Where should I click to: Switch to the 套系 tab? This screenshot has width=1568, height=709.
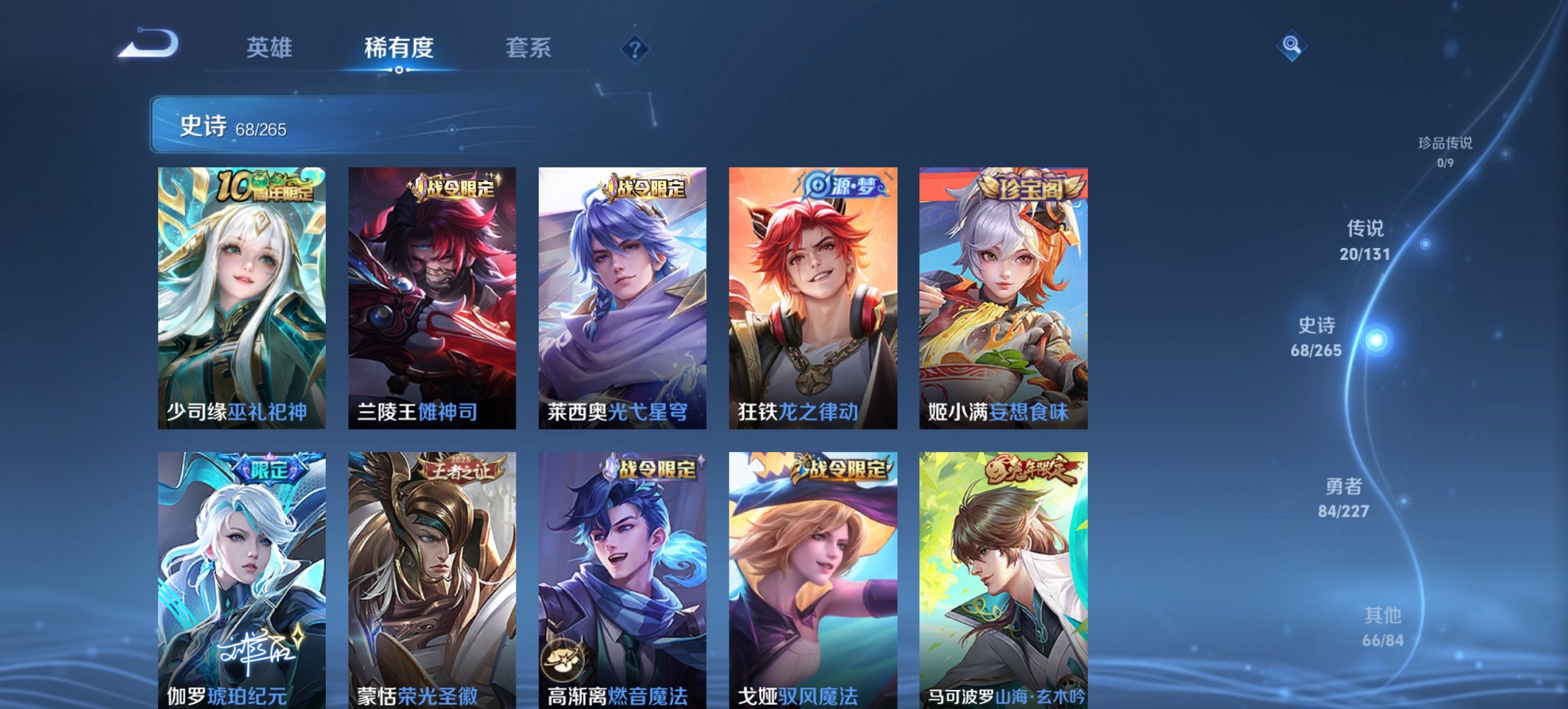tap(529, 48)
